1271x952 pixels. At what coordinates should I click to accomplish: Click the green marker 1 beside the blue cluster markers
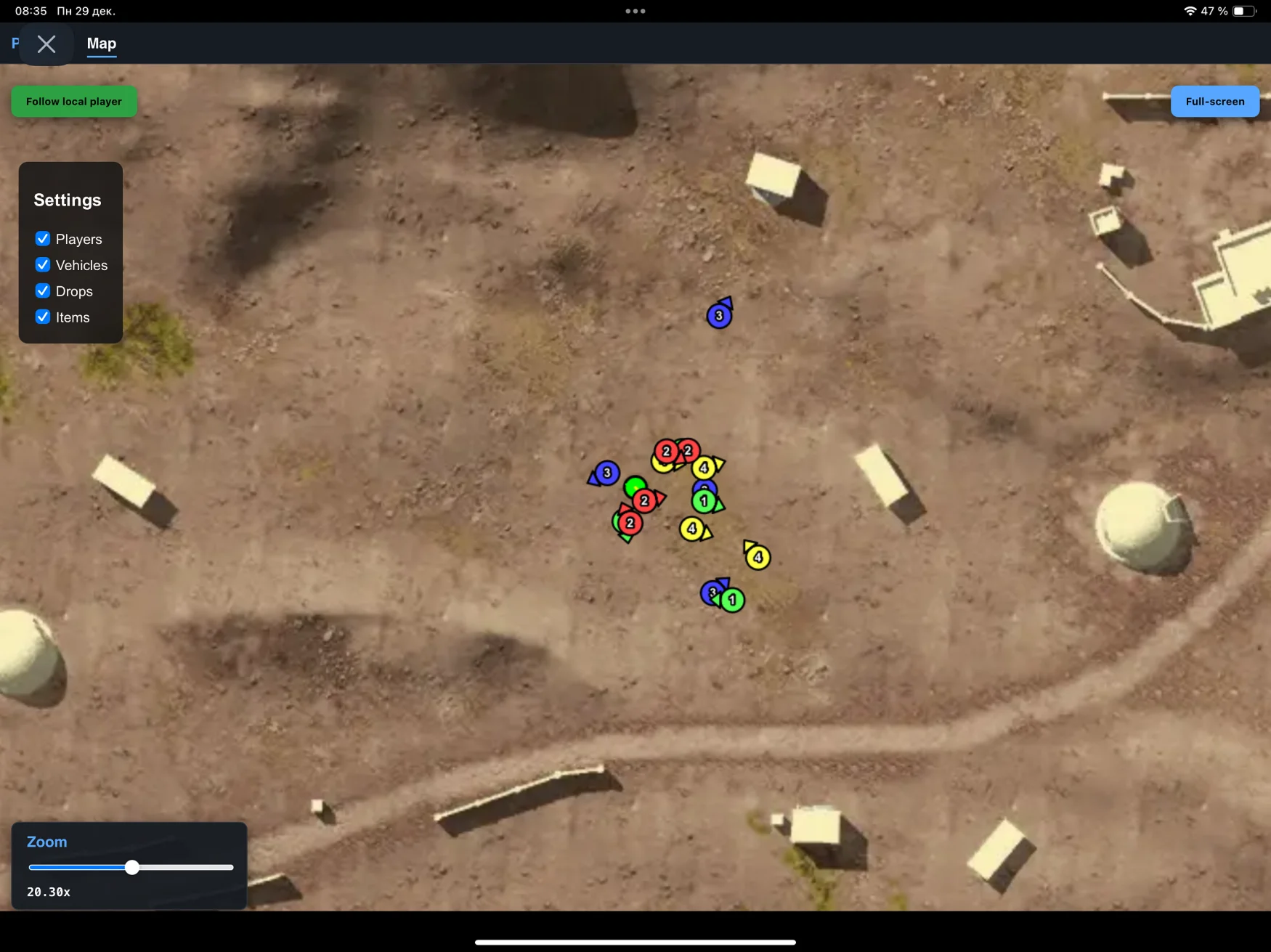[703, 500]
